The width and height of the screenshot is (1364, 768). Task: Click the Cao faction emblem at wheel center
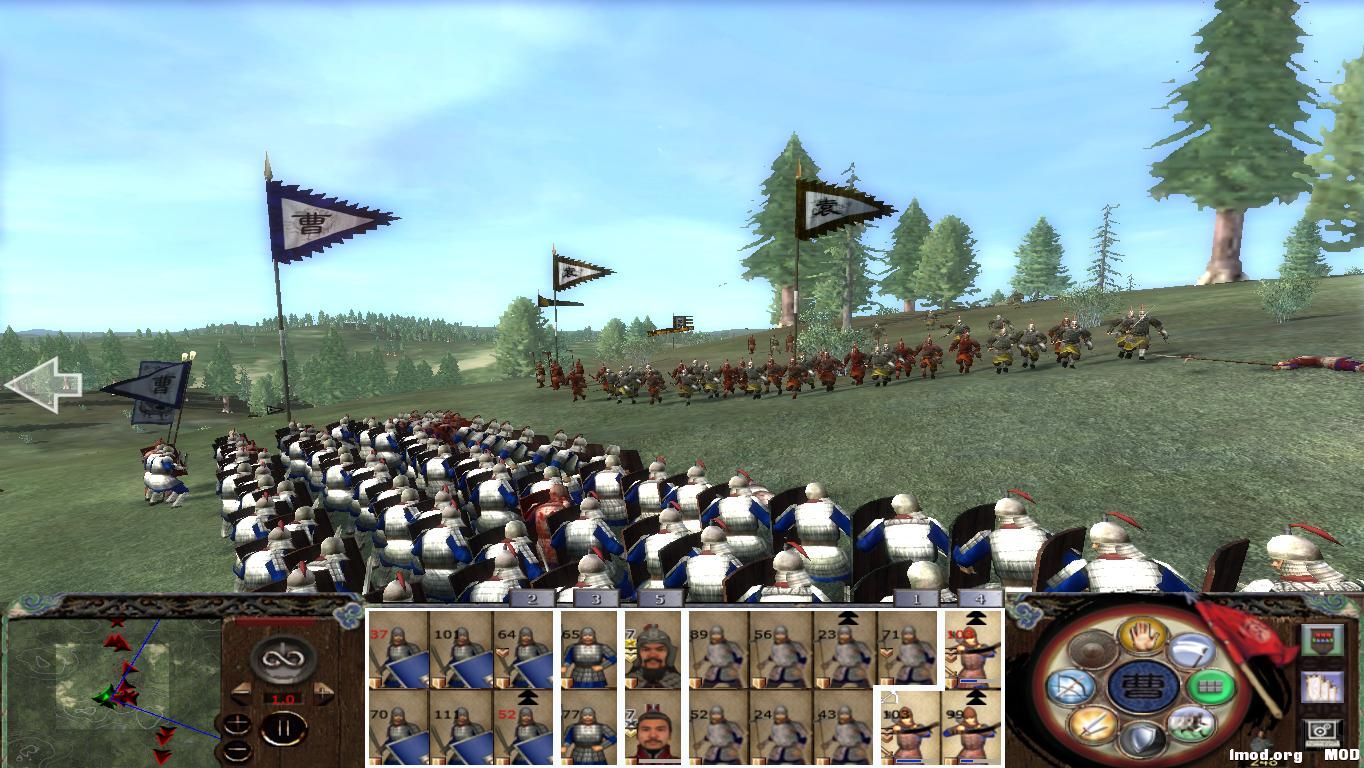click(1141, 687)
